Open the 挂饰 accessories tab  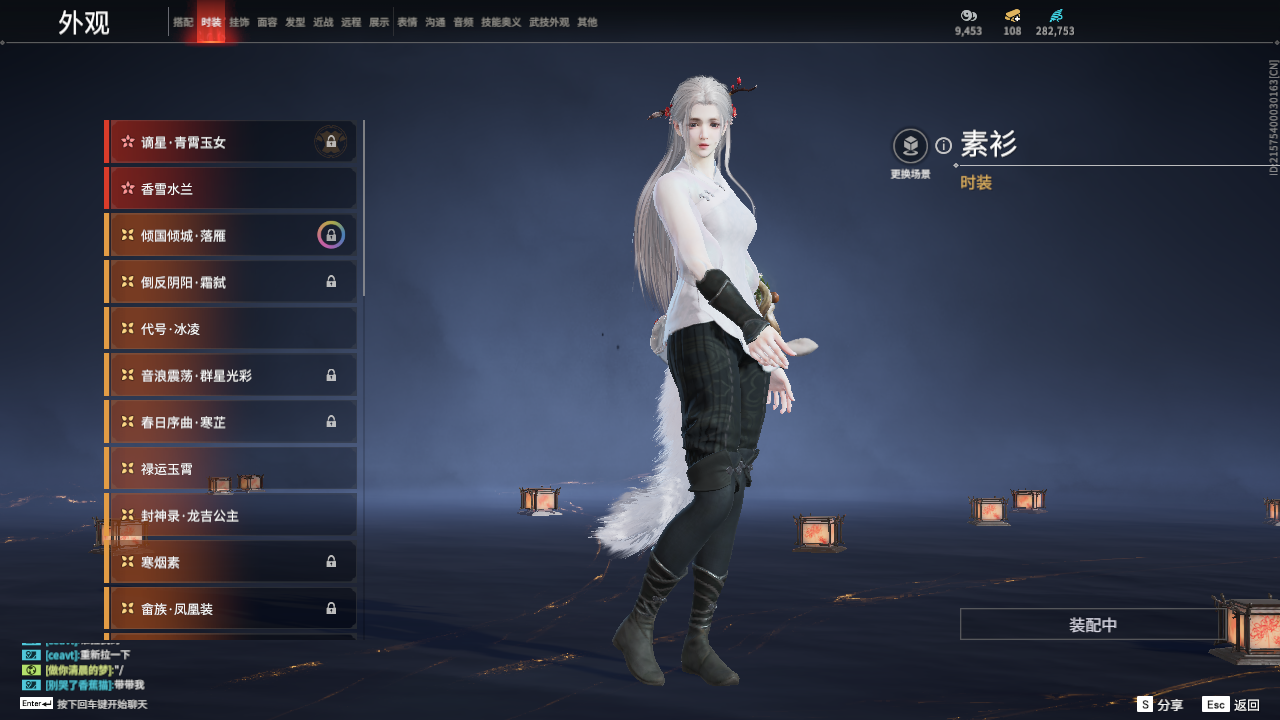point(239,22)
